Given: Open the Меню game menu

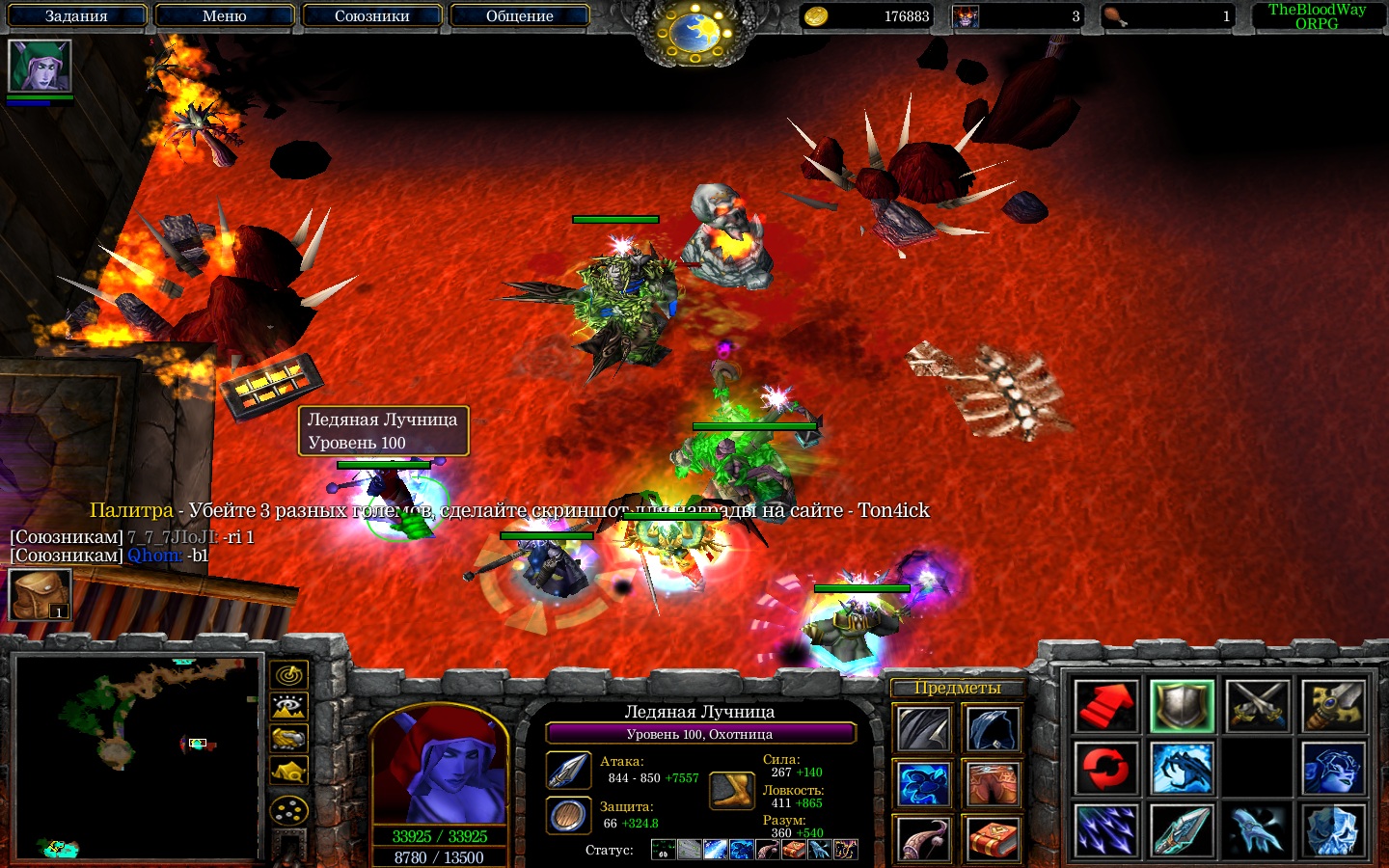Looking at the screenshot, I should point(224,16).
